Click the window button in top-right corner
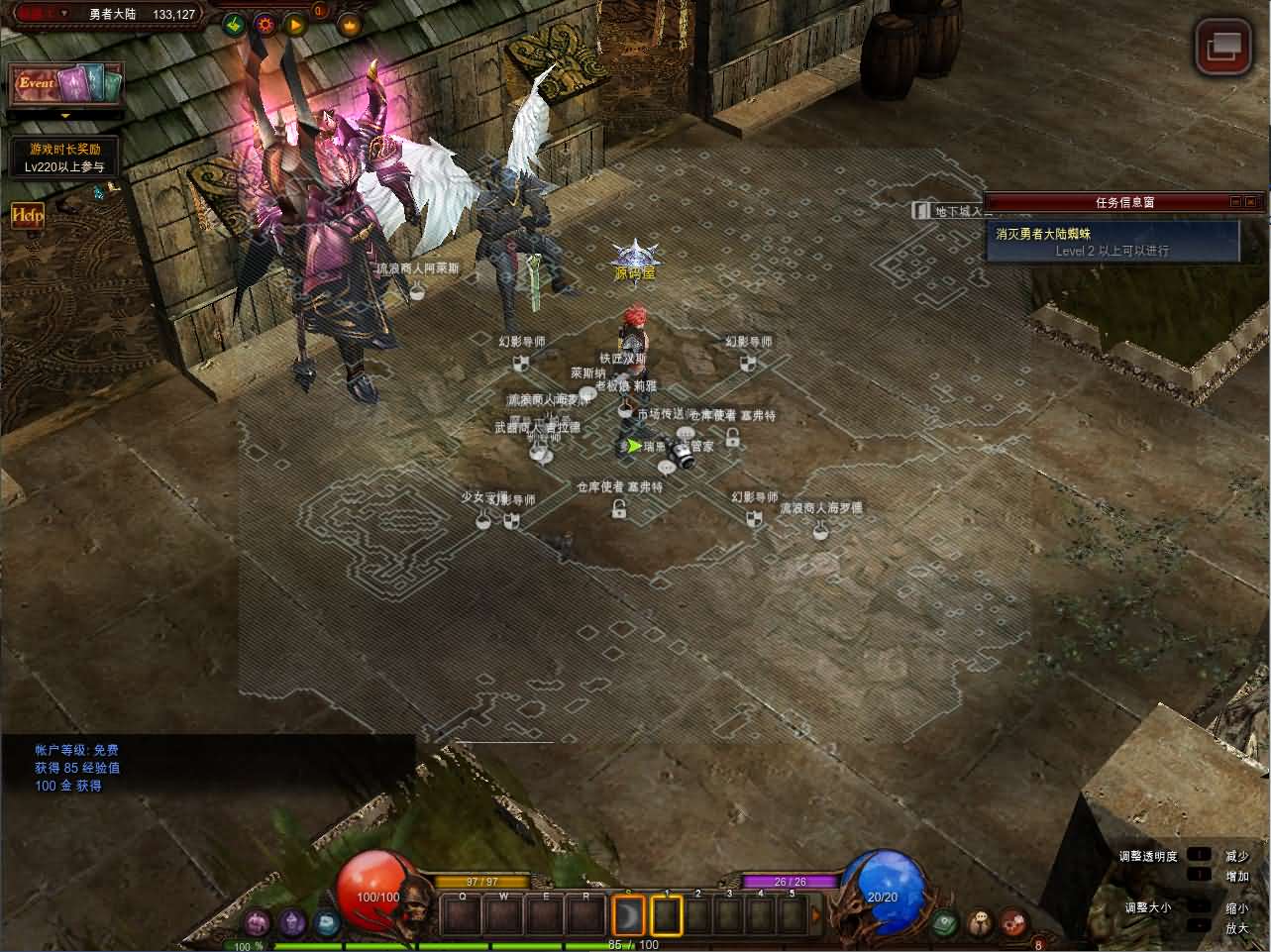 coord(1223,47)
